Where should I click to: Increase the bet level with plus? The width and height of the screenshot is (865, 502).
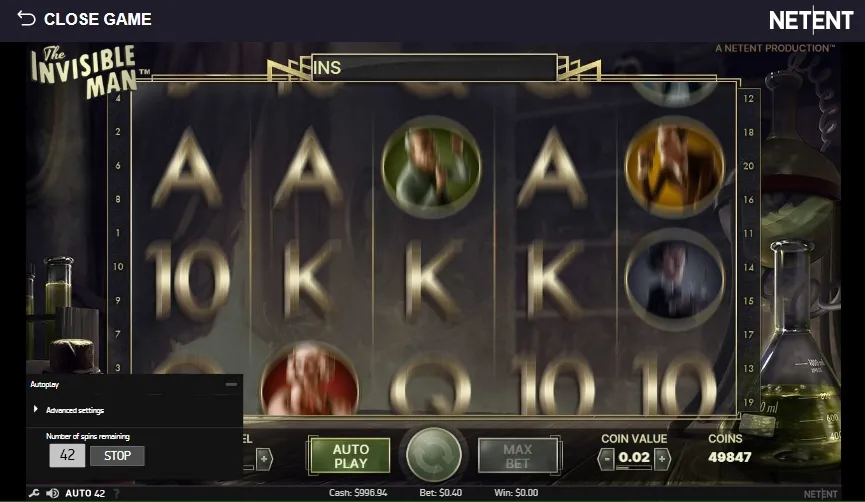coord(264,458)
